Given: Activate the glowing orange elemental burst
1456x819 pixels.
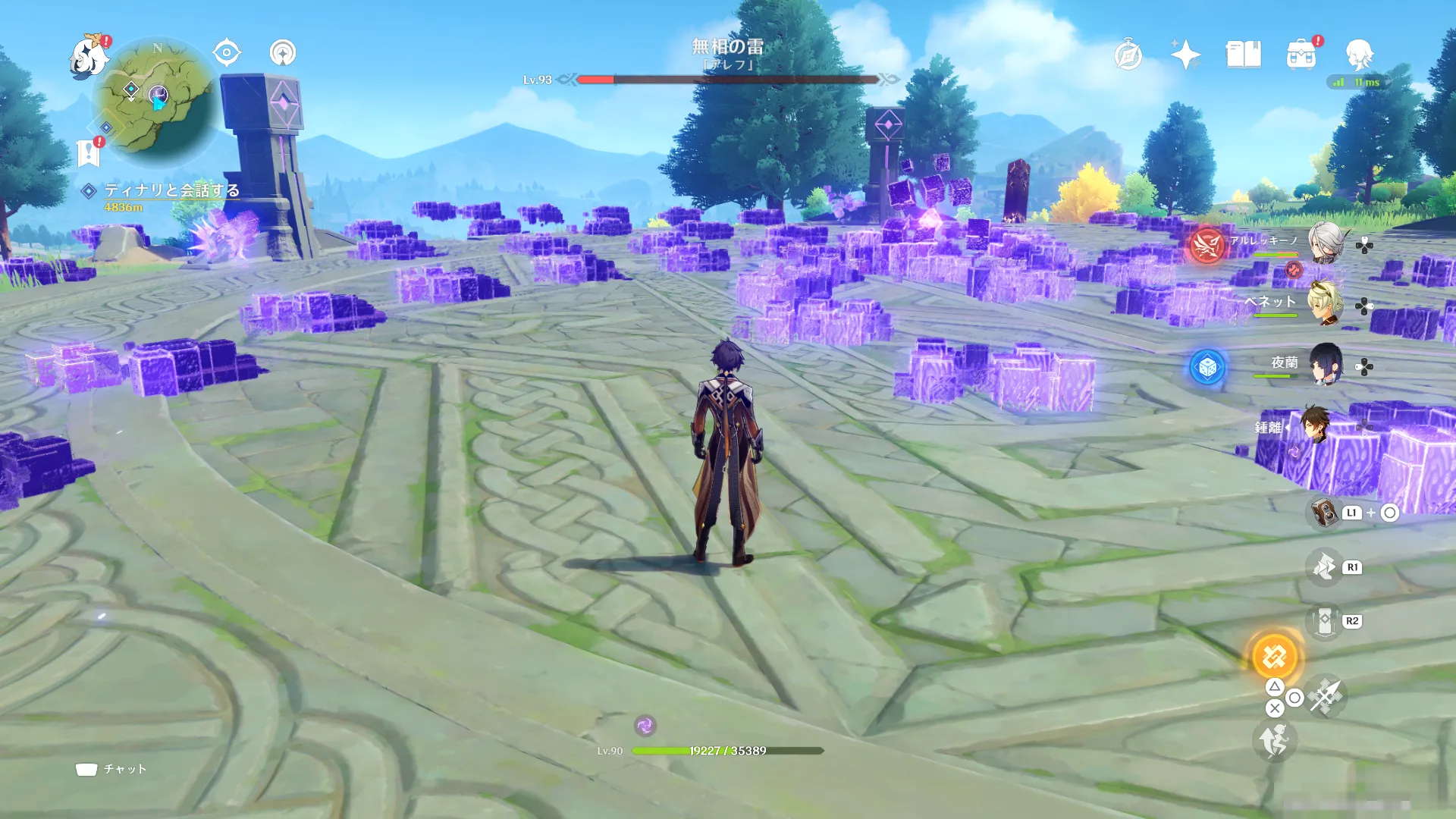Looking at the screenshot, I should click(1275, 657).
